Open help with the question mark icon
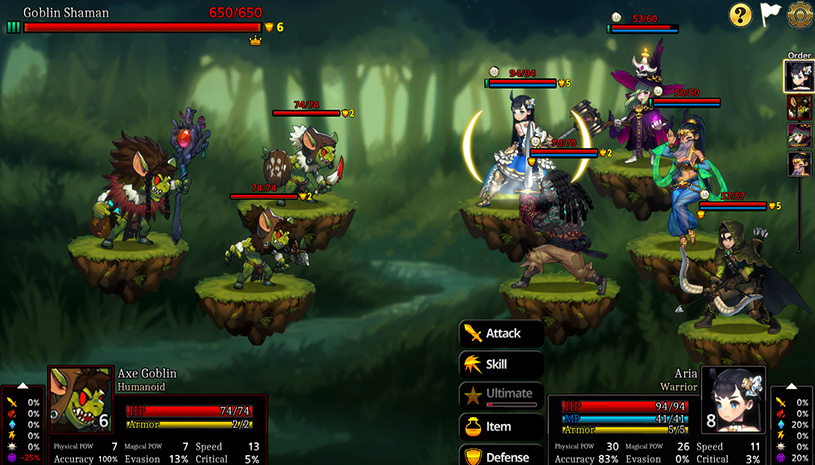Screen dimensions: 815x465 [740, 14]
